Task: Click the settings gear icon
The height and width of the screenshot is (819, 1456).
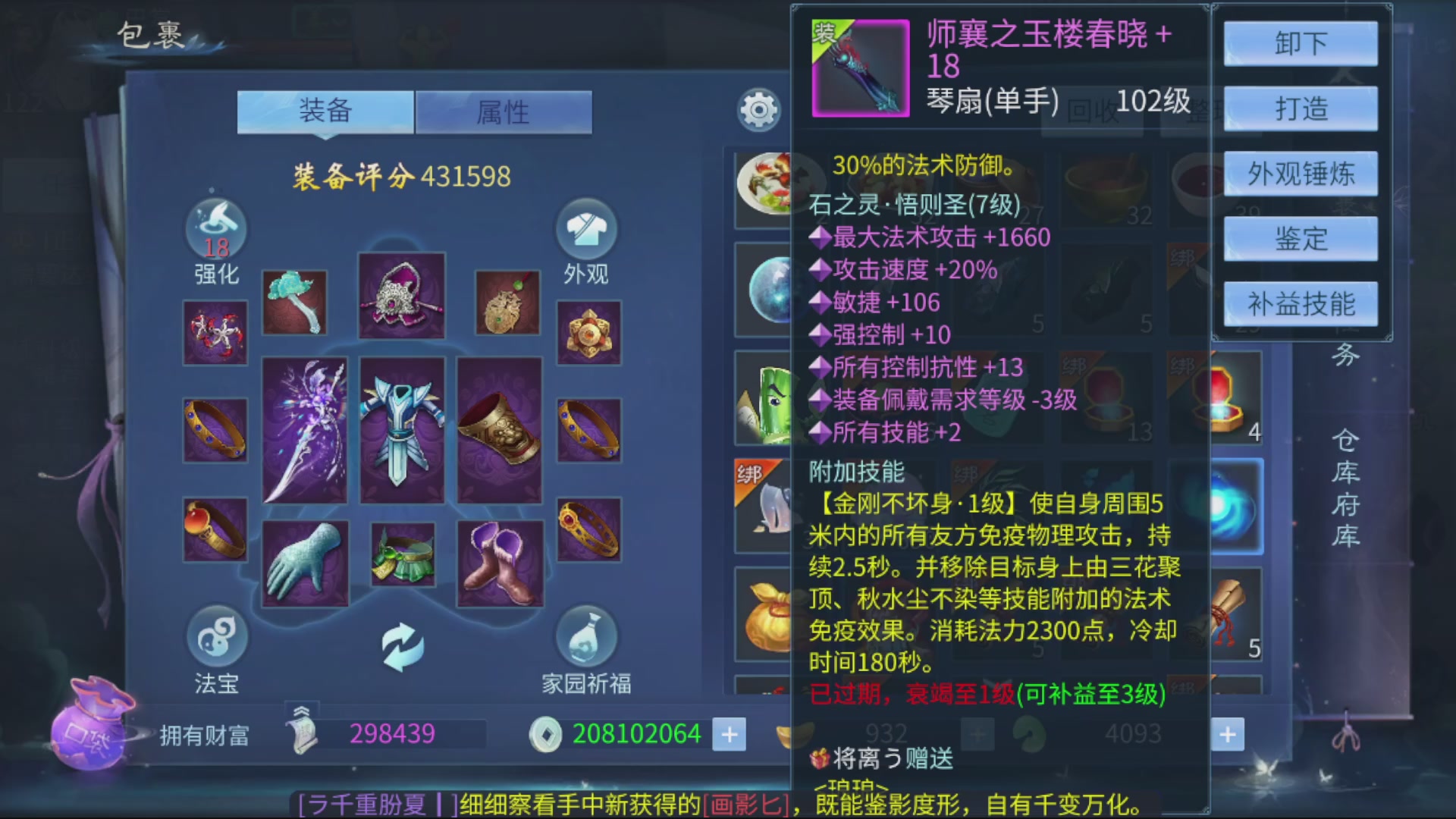Action: tap(758, 110)
